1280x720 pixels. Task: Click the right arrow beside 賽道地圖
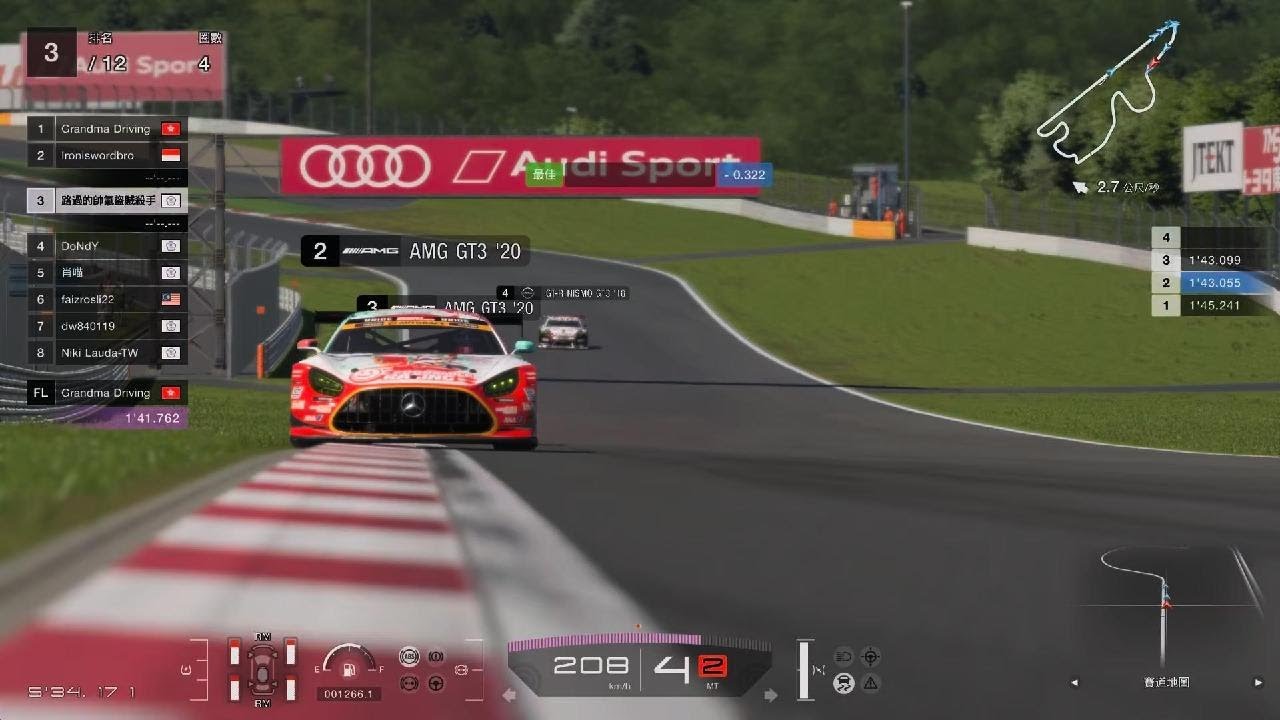tap(1258, 683)
